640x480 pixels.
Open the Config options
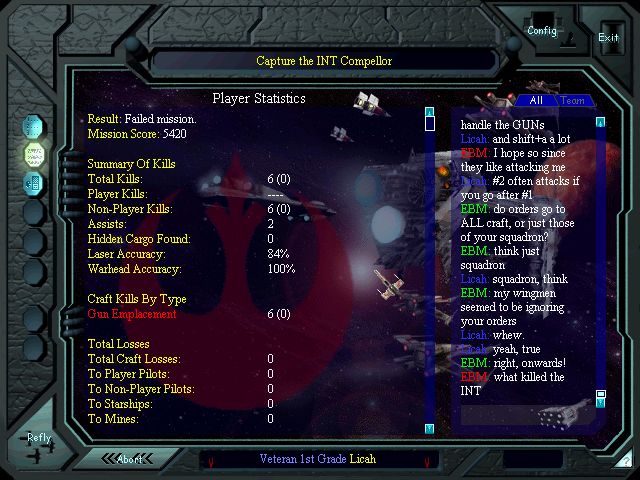(x=542, y=30)
